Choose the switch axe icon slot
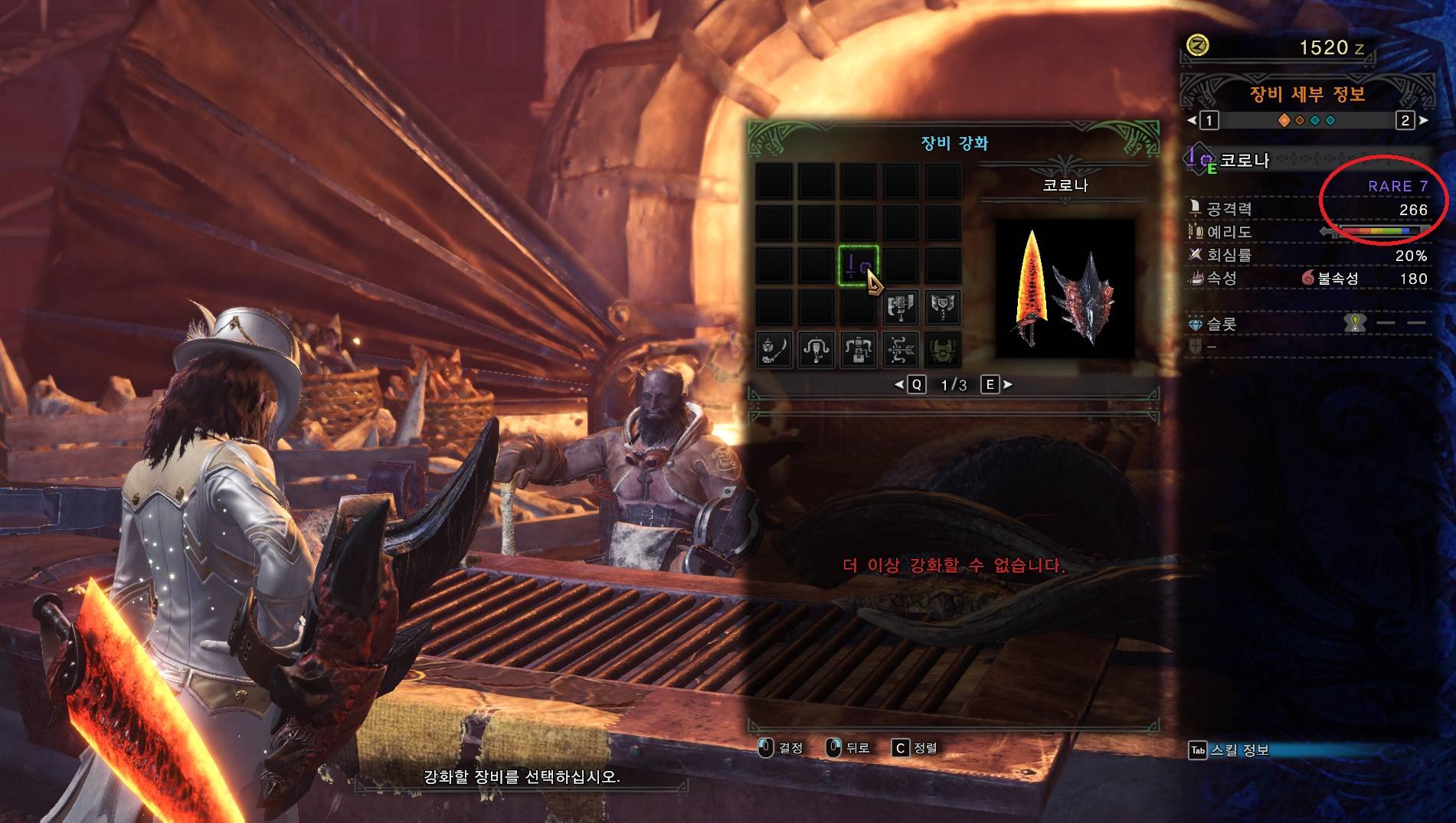 click(x=901, y=307)
